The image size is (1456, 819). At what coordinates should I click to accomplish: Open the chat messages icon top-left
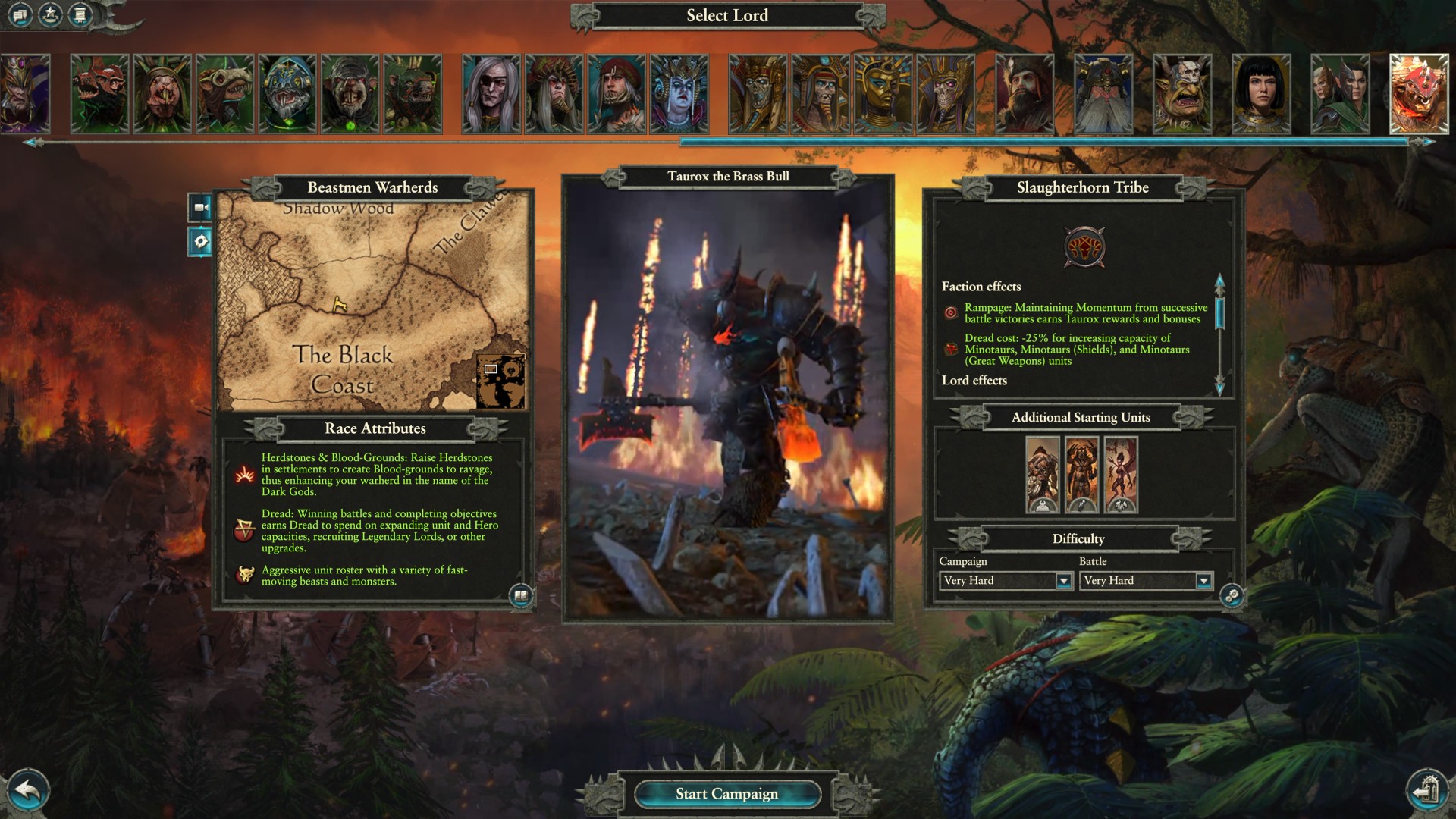point(20,14)
